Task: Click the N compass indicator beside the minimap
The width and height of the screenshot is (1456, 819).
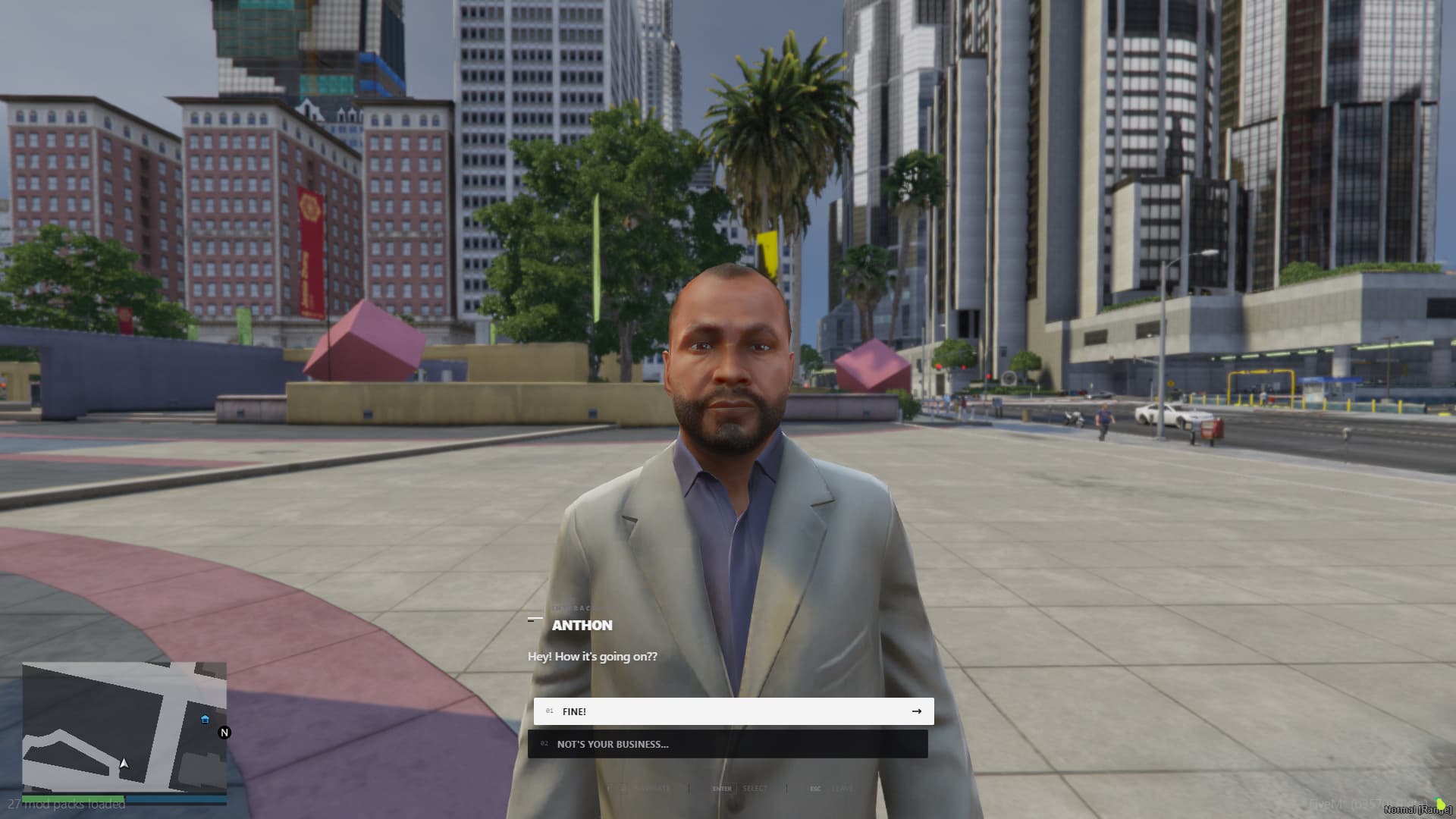Action: point(224,733)
